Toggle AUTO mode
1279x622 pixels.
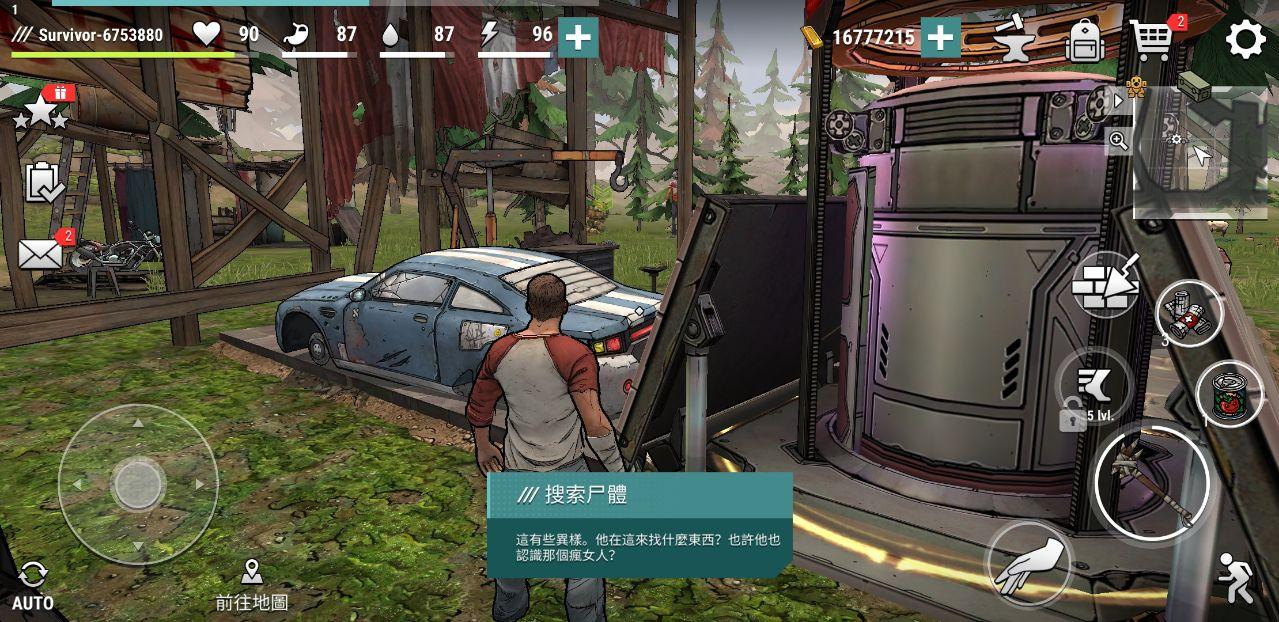point(32,585)
